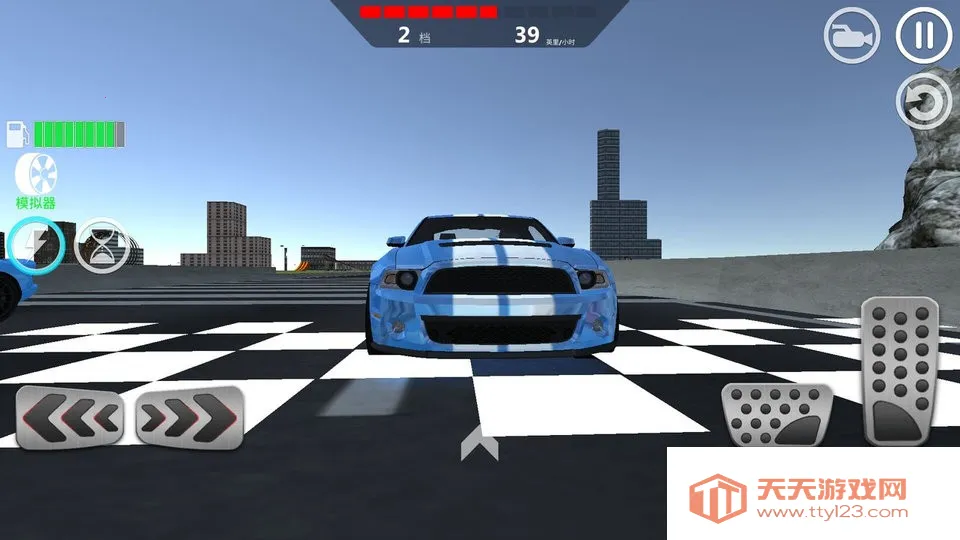Viewport: 960px width, 540px height.
Task: Steer right with the right arrows button
Action: tap(189, 417)
